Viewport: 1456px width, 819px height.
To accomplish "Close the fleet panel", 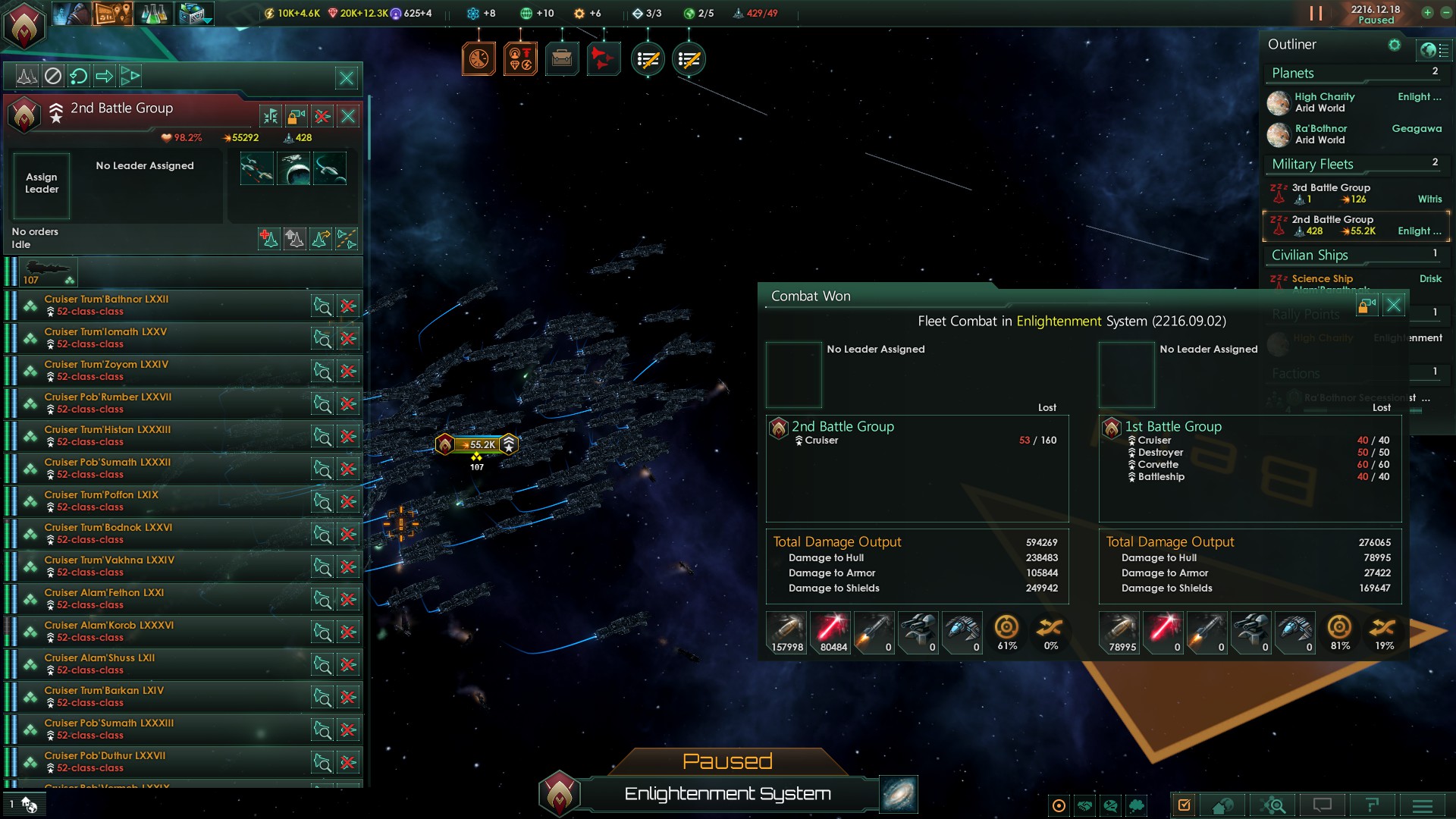I will click(347, 77).
